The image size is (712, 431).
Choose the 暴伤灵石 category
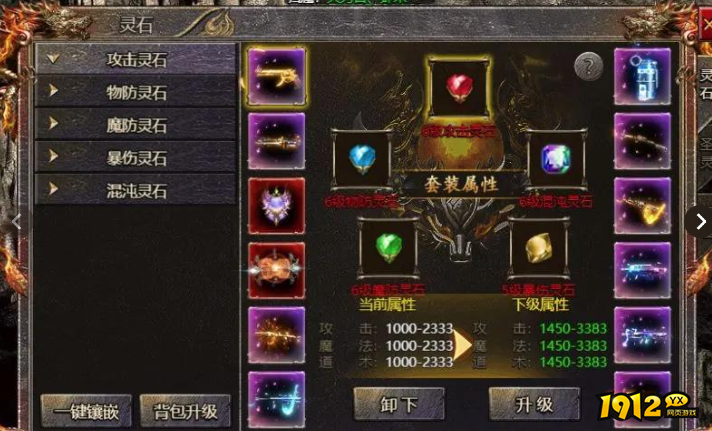pyautogui.click(x=136, y=158)
